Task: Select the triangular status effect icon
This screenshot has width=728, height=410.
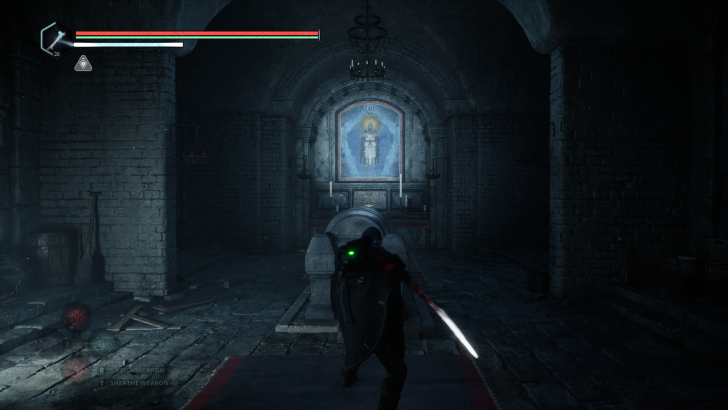Action: point(83,64)
